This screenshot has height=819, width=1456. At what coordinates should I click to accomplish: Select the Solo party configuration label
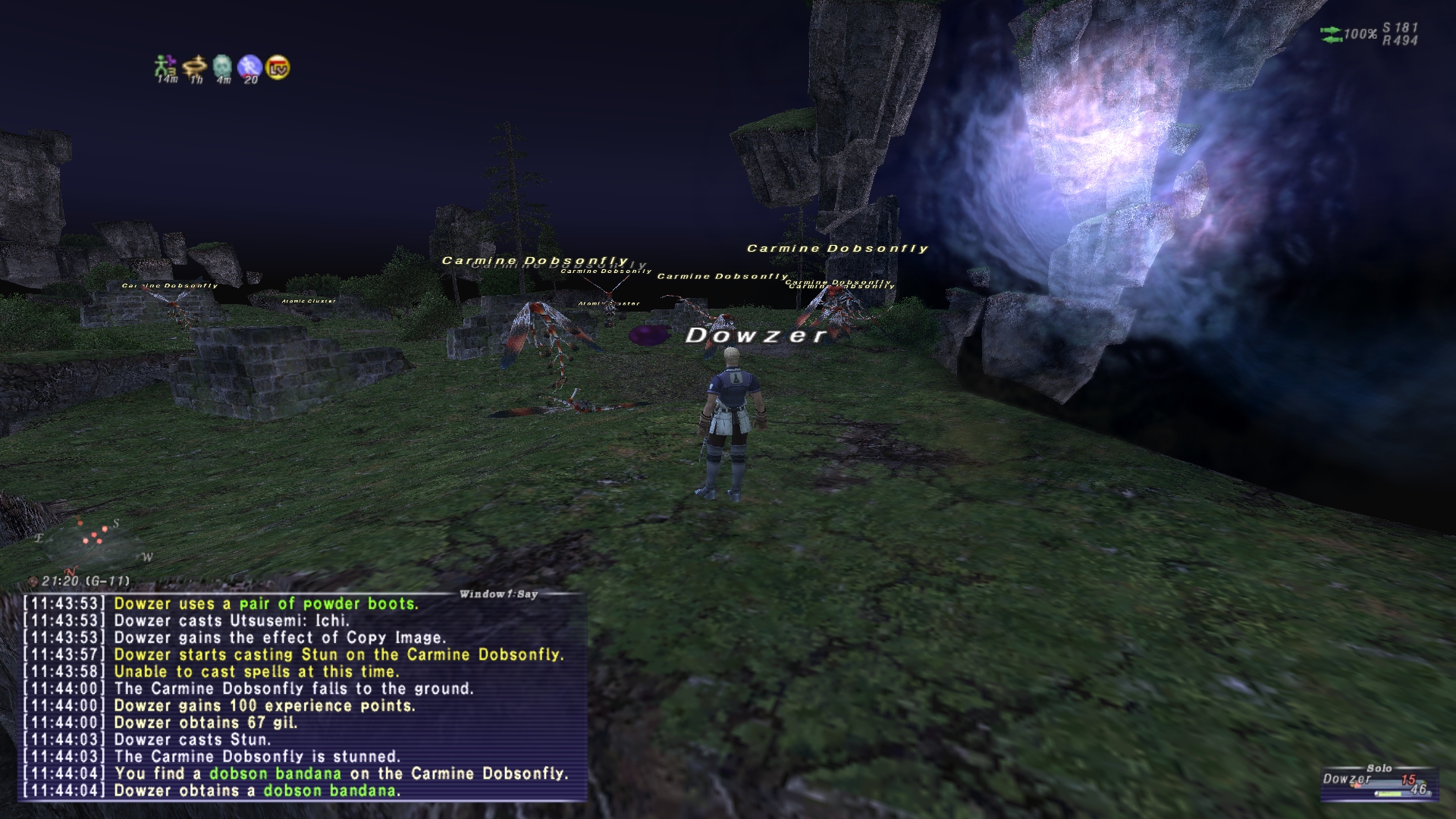pos(1379,767)
